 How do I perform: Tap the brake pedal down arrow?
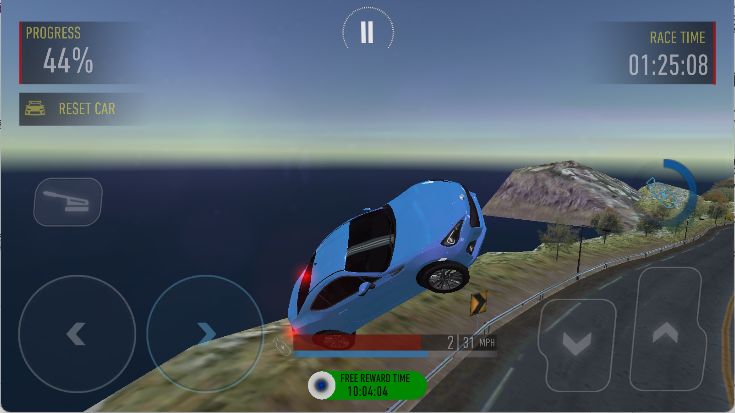577,343
